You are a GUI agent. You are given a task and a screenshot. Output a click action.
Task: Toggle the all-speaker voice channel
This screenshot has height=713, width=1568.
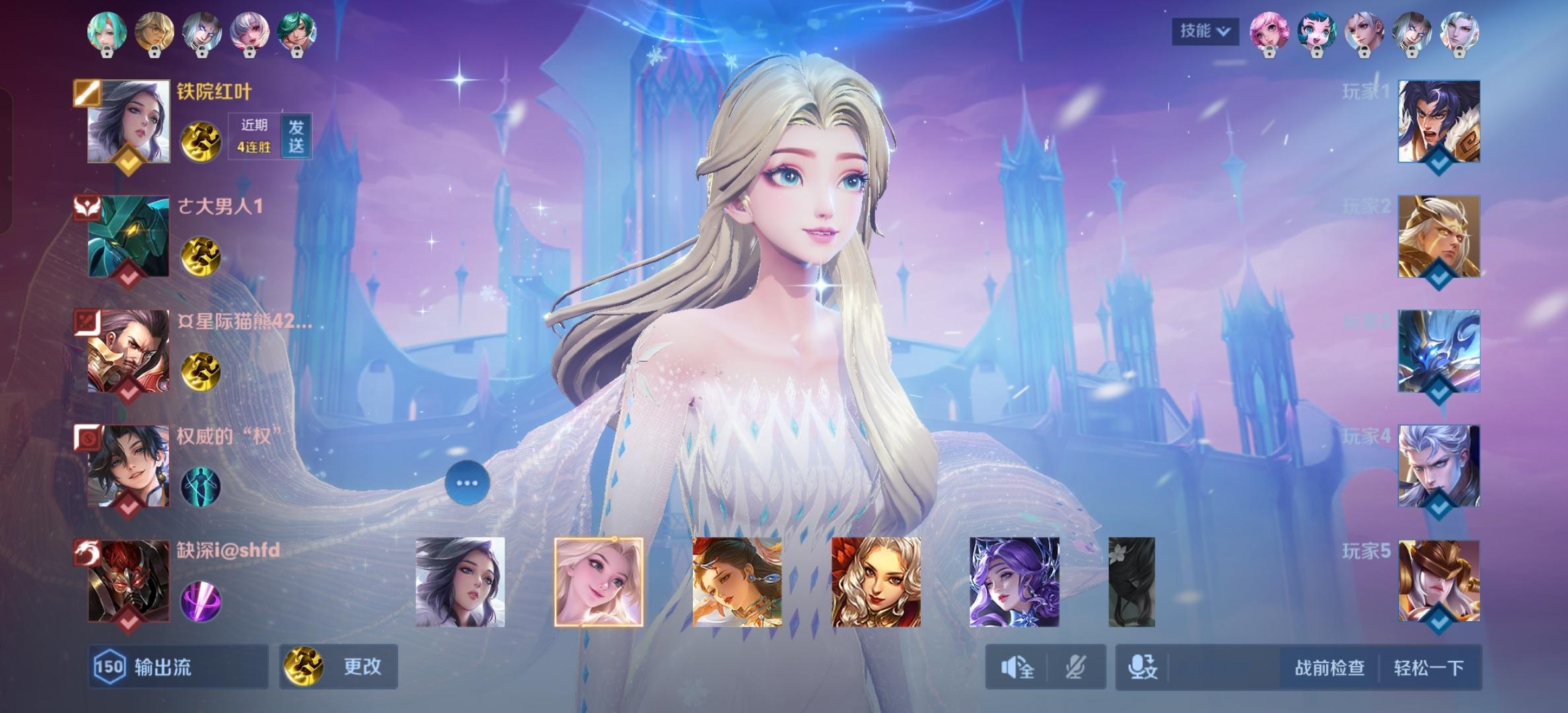click(x=1017, y=667)
